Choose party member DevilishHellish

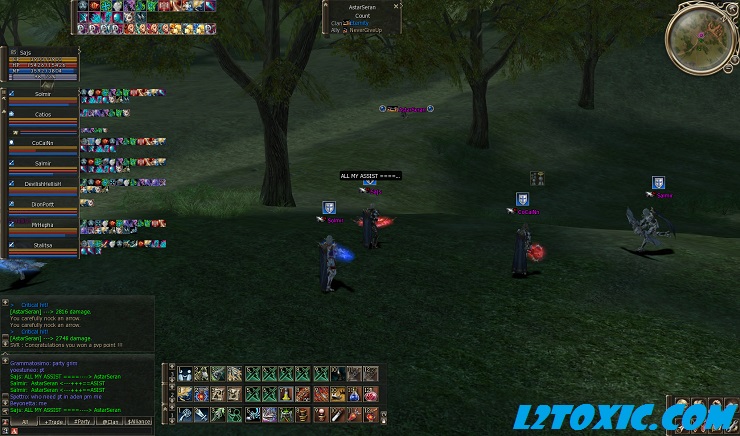click(43, 184)
